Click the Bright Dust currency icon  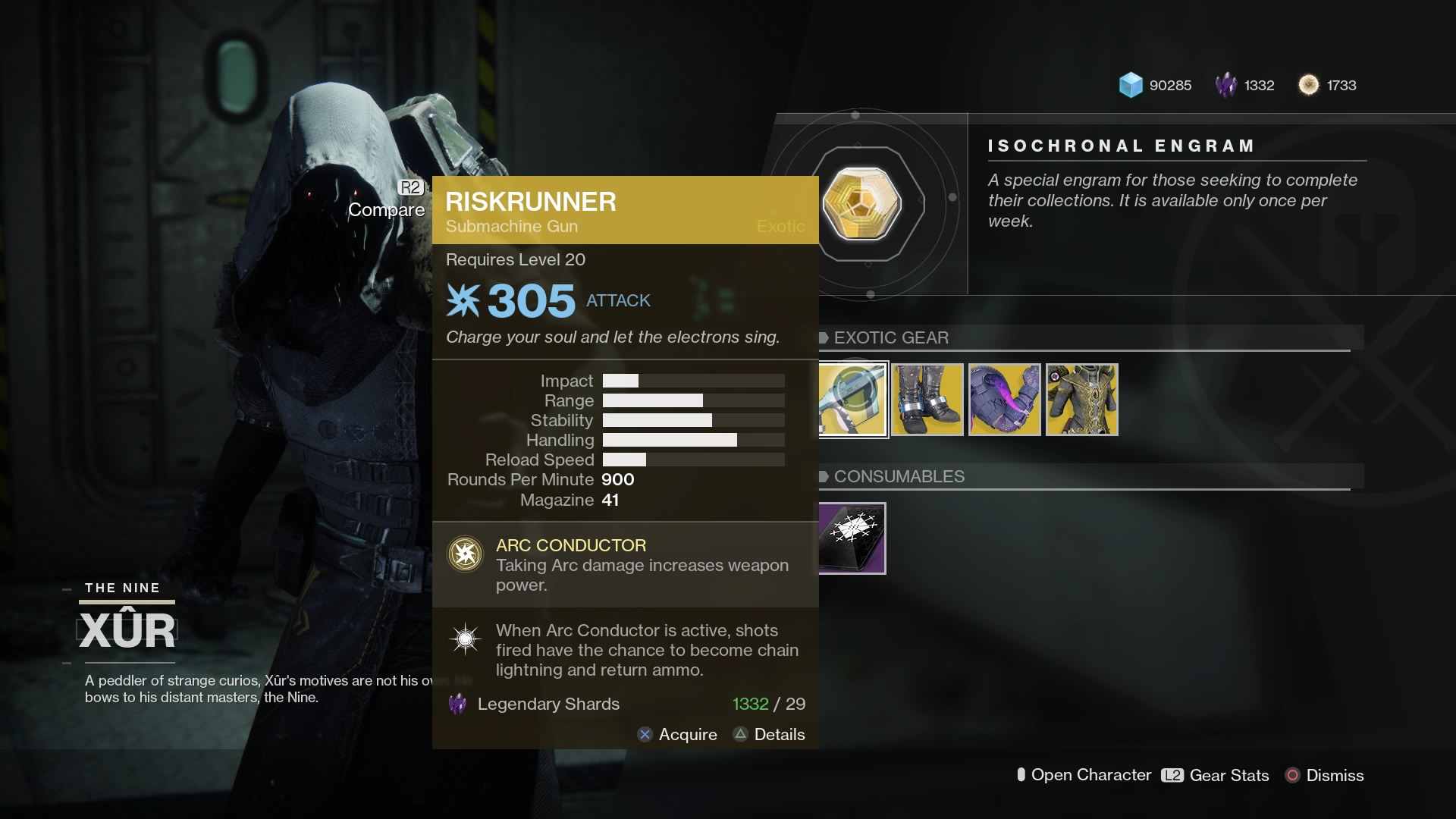coord(1310,85)
